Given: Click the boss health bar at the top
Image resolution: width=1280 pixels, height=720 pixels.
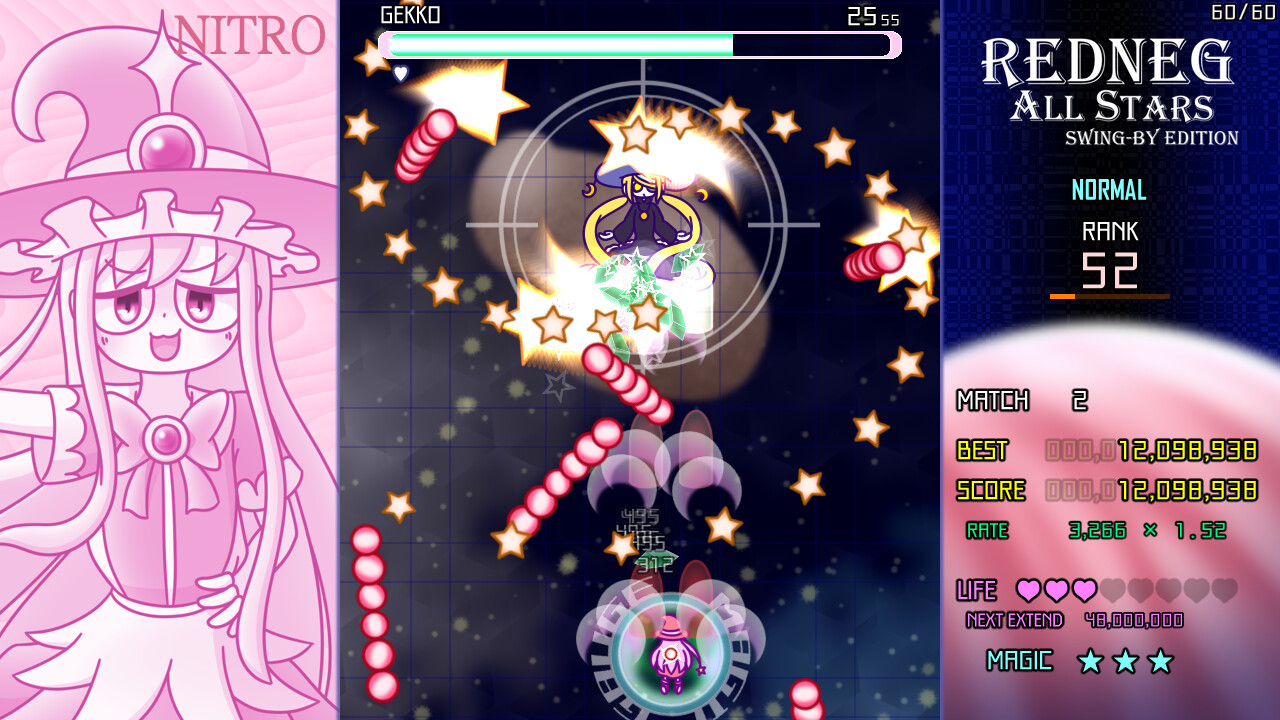Looking at the screenshot, I should coord(640,44).
